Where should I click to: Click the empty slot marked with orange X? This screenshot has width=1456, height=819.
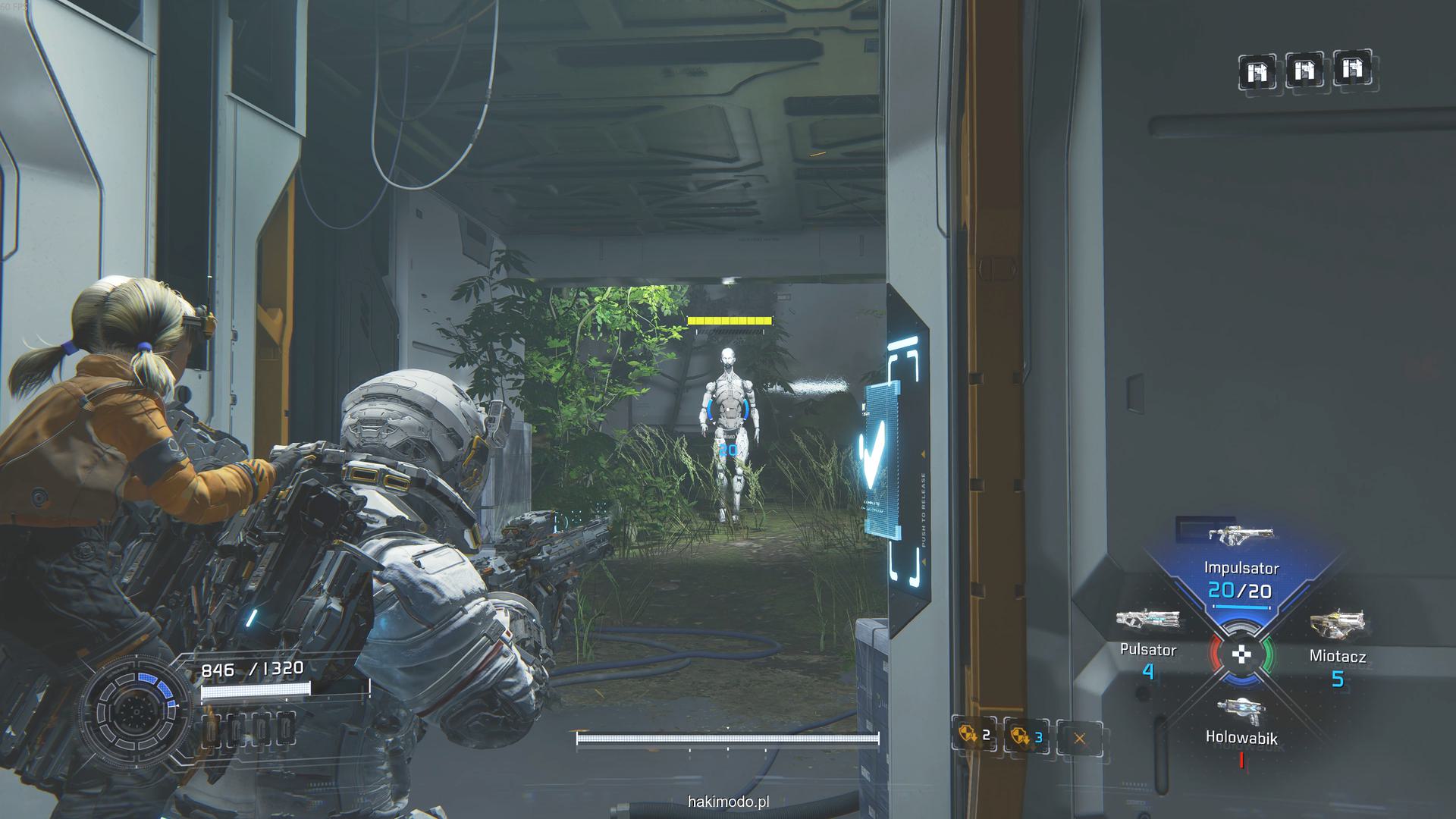1079,737
